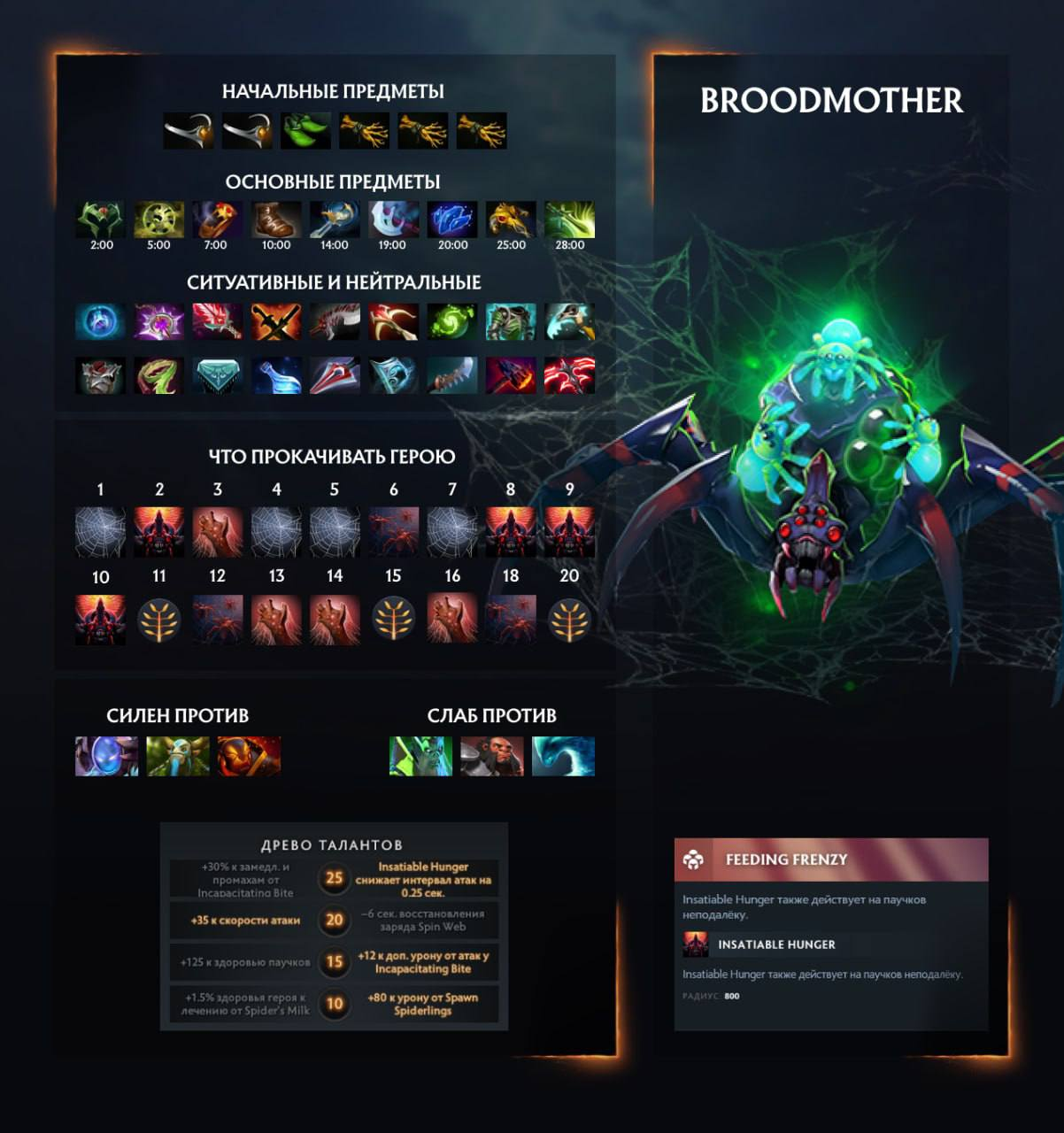This screenshot has width=1064, height=1133.
Task: Select the green Butterfly sword at 28:00
Action: [569, 220]
